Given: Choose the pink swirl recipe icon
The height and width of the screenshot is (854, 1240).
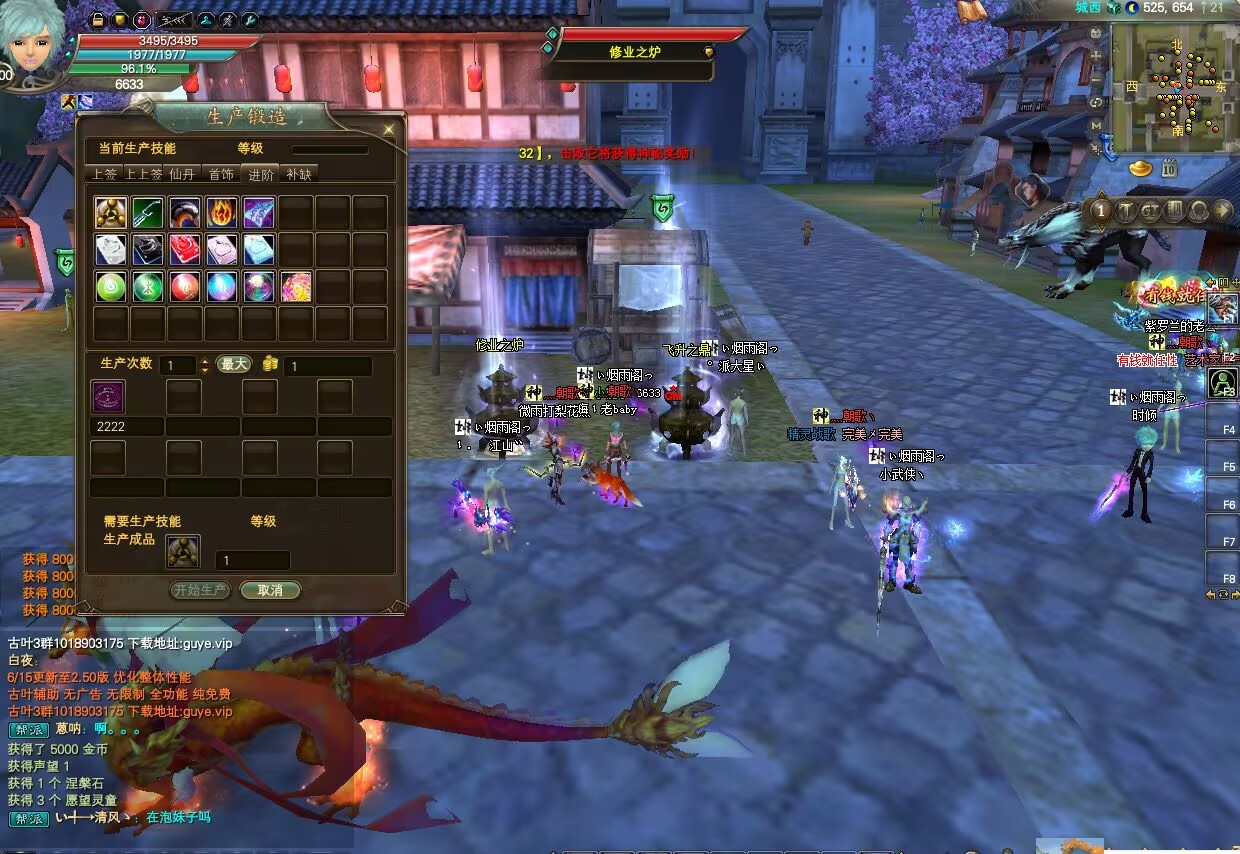Looking at the screenshot, I should (x=296, y=287).
